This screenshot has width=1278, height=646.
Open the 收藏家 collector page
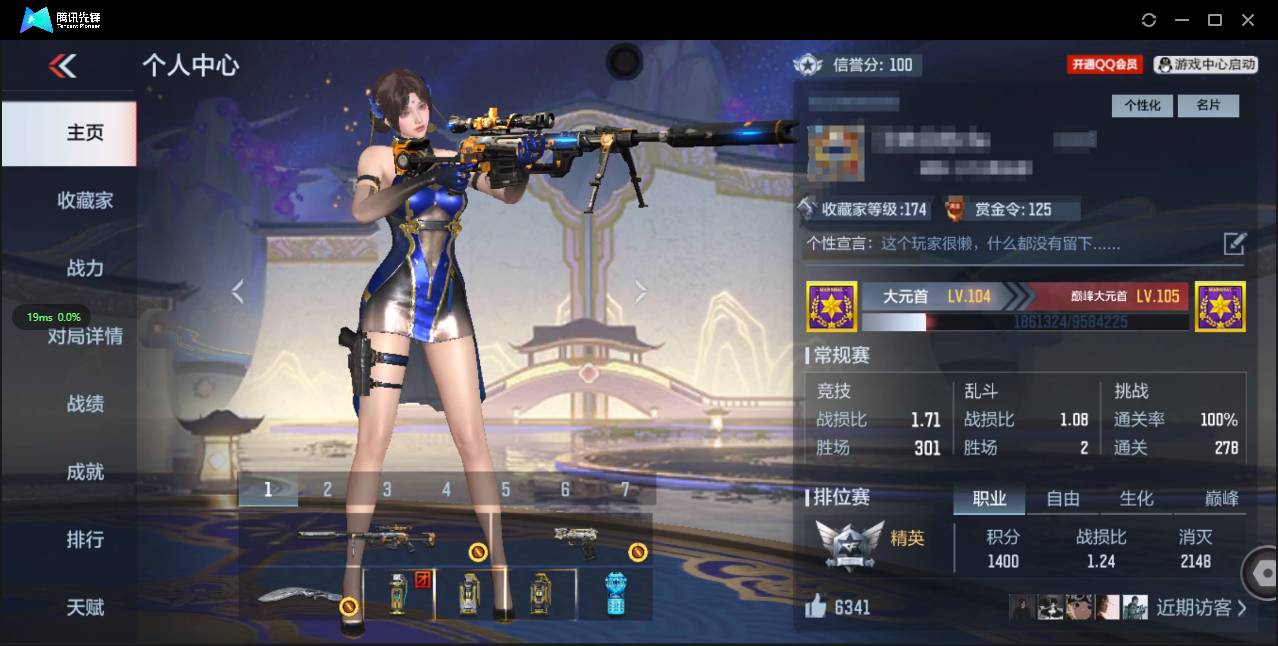coord(85,201)
